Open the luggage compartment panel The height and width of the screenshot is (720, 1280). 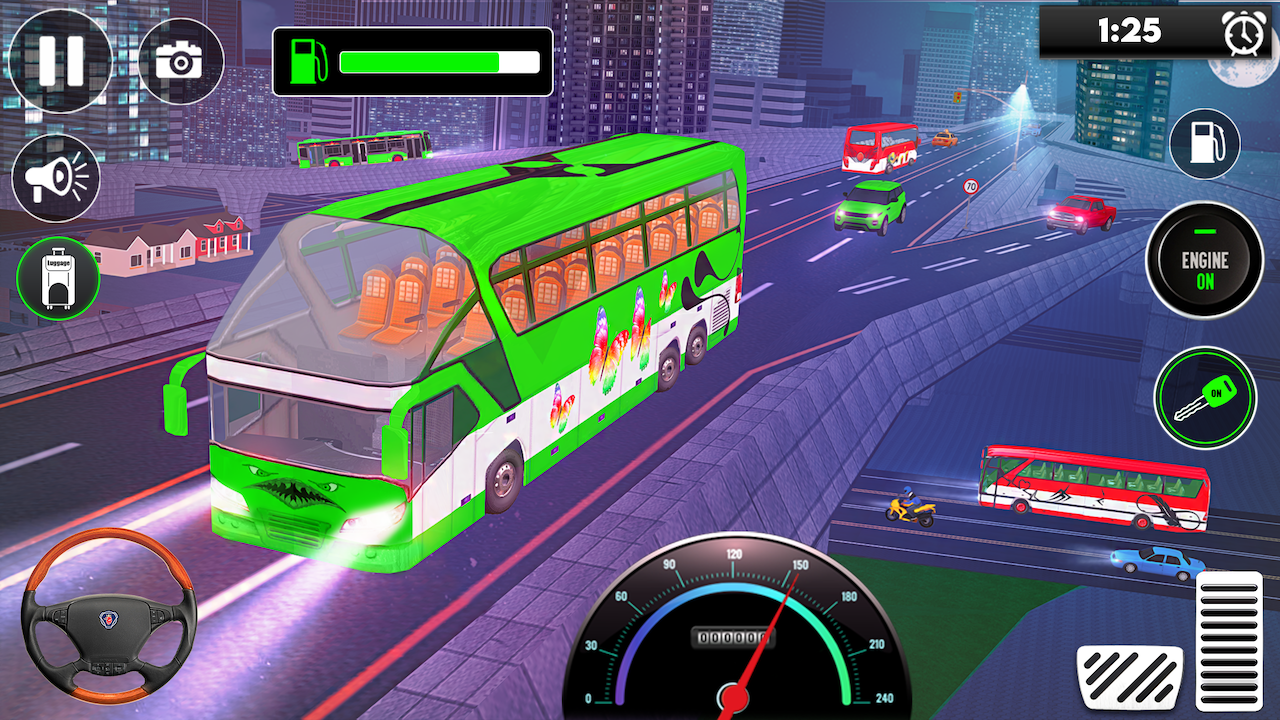(x=57, y=276)
